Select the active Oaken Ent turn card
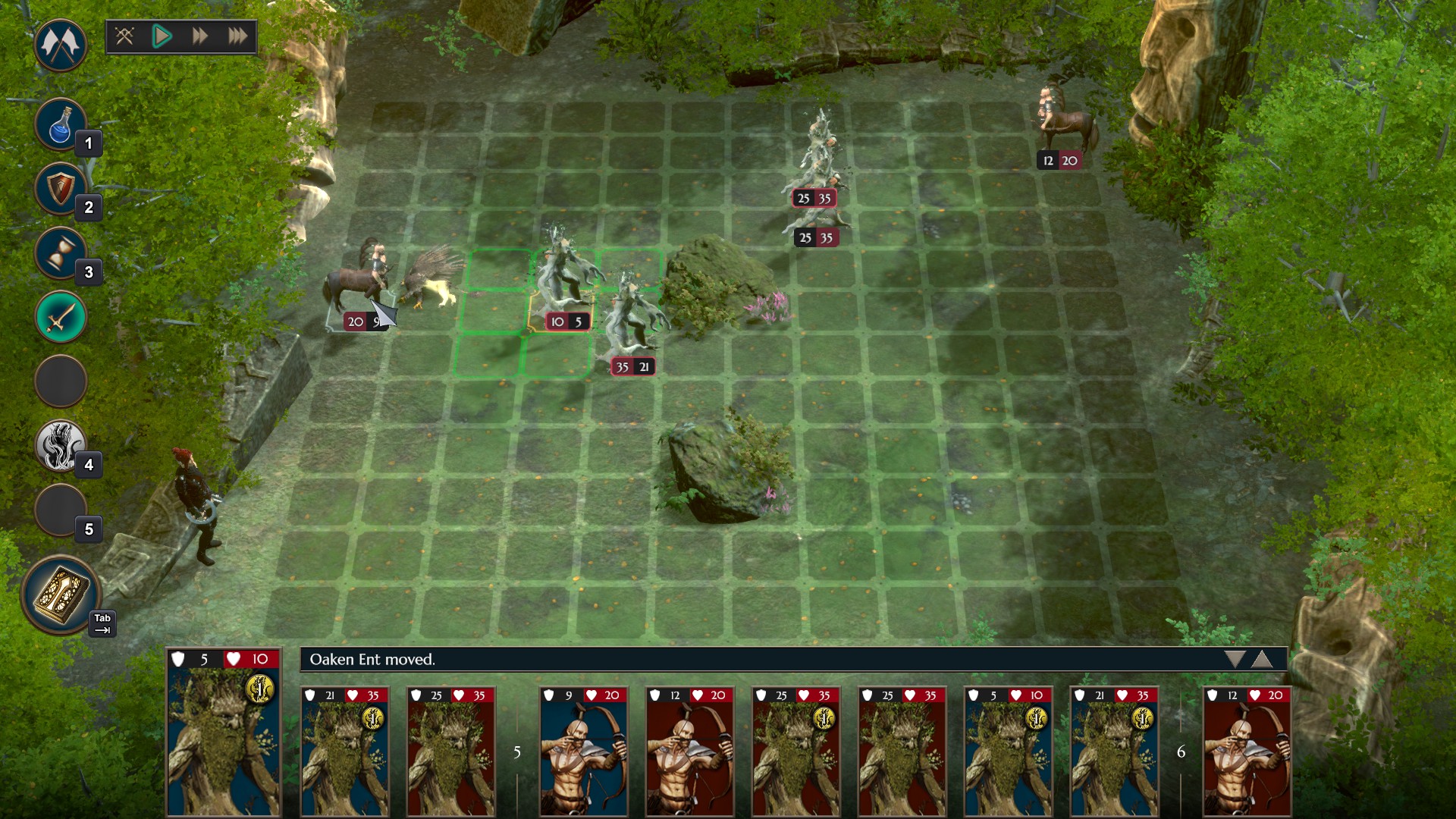Screen dimensions: 1456x819 224,732
